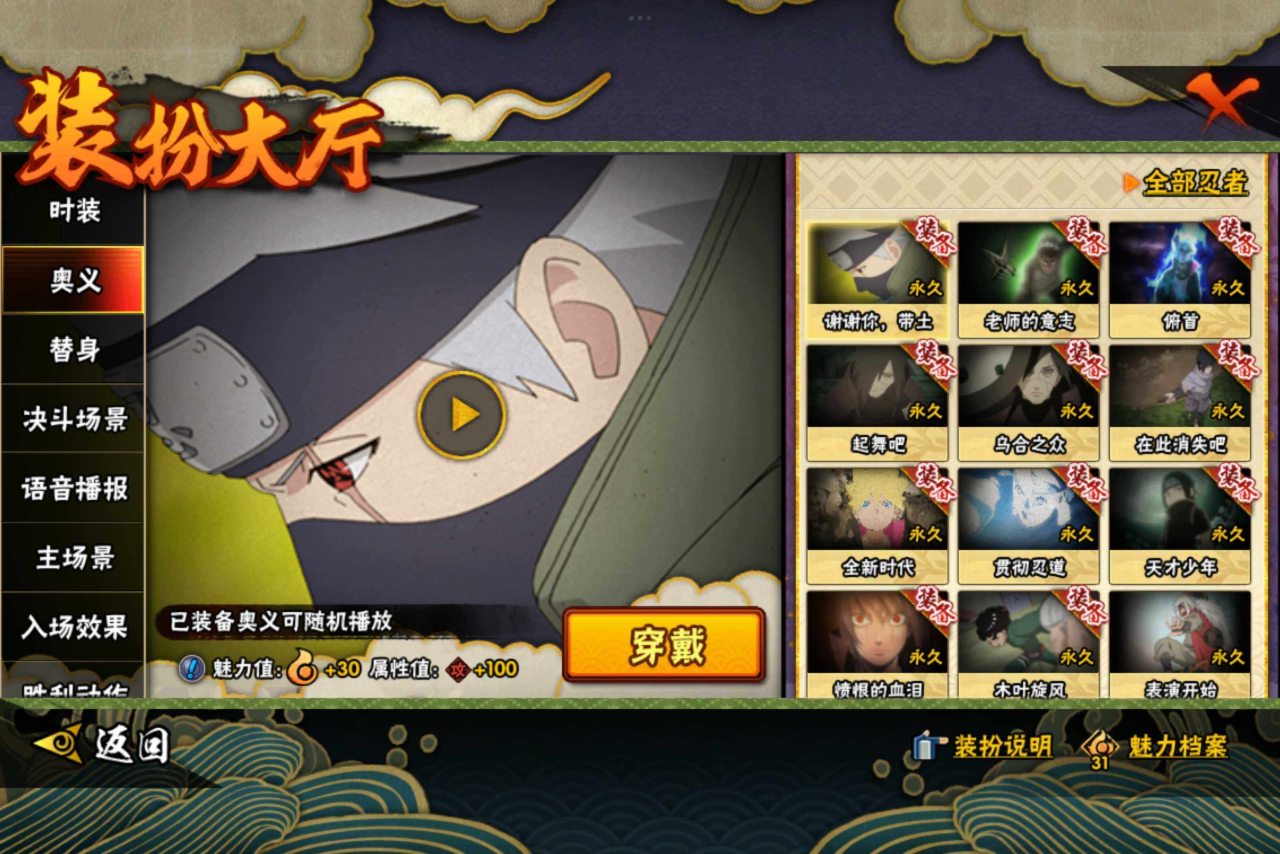Click the orange 穿戴 button

(x=664, y=645)
